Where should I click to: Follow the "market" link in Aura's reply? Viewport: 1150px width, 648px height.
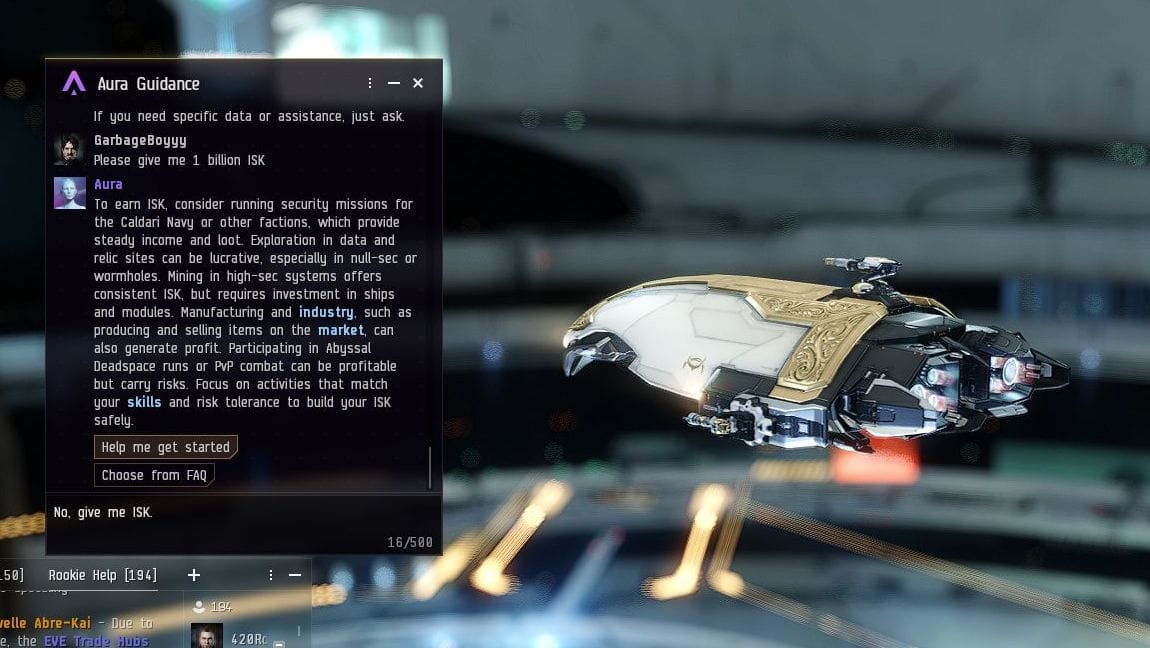pos(341,330)
